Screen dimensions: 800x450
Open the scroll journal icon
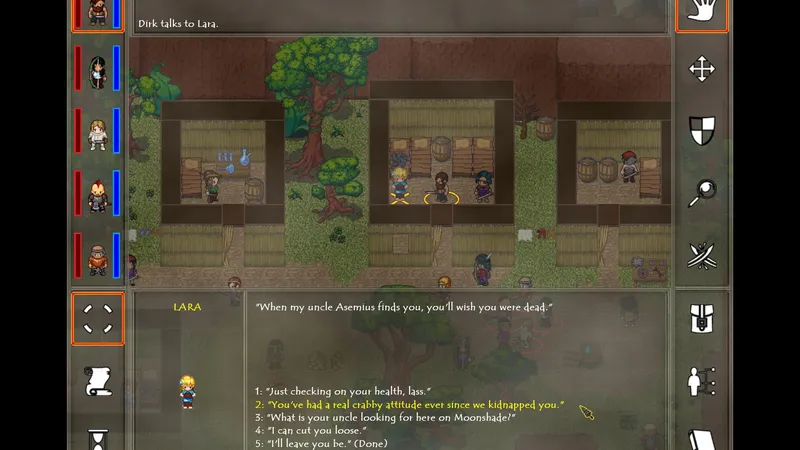pos(98,381)
